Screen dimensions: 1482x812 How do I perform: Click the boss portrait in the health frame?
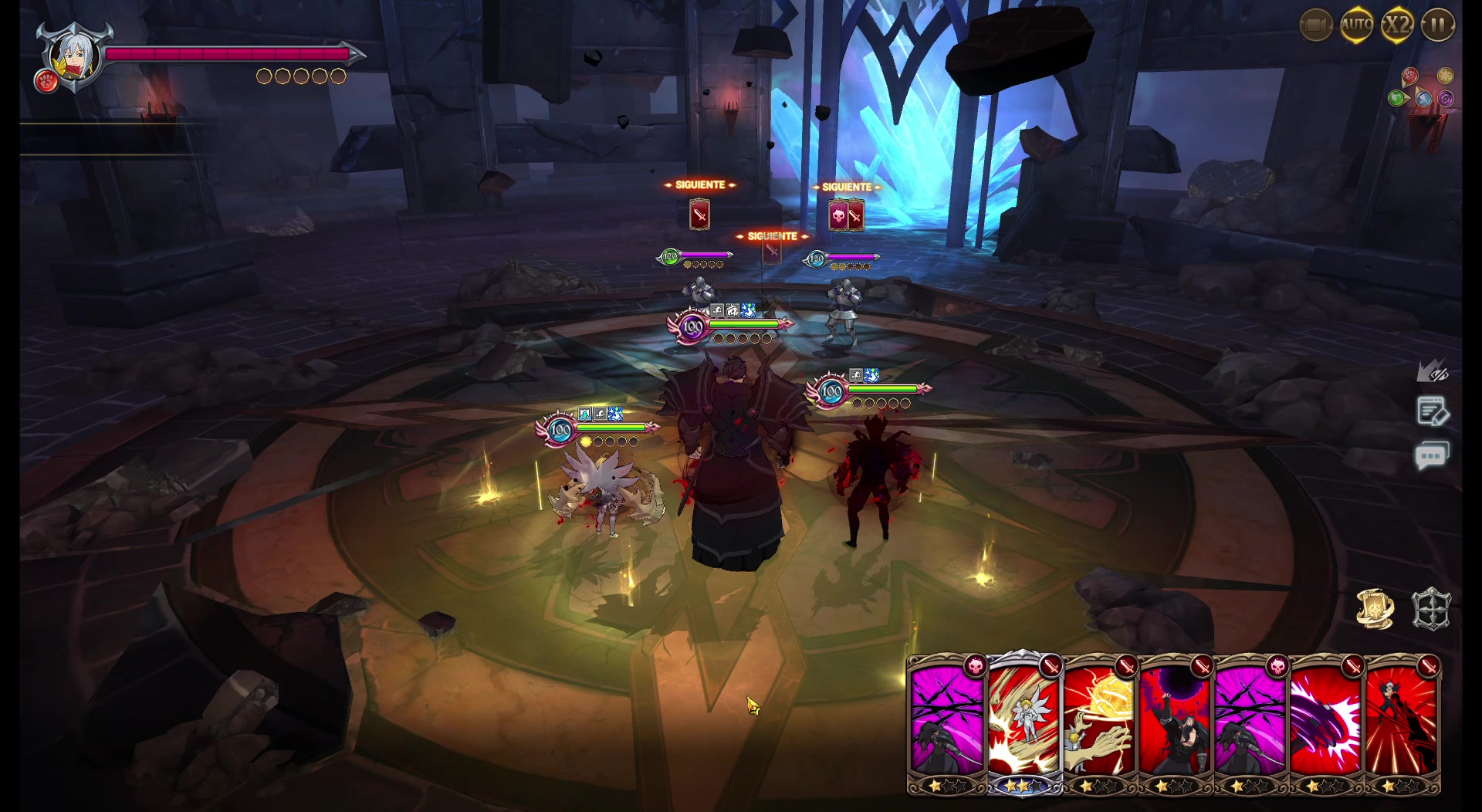(73, 56)
